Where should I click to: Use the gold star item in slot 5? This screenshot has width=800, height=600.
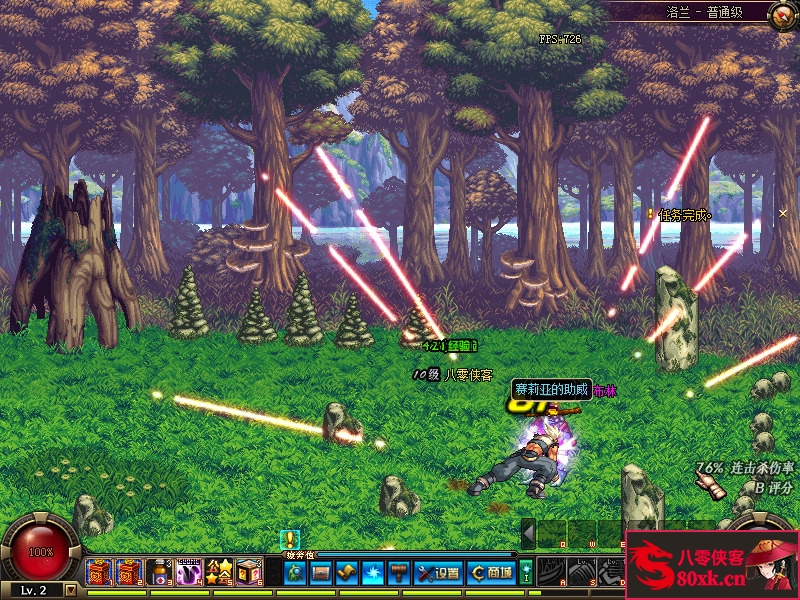coord(218,572)
